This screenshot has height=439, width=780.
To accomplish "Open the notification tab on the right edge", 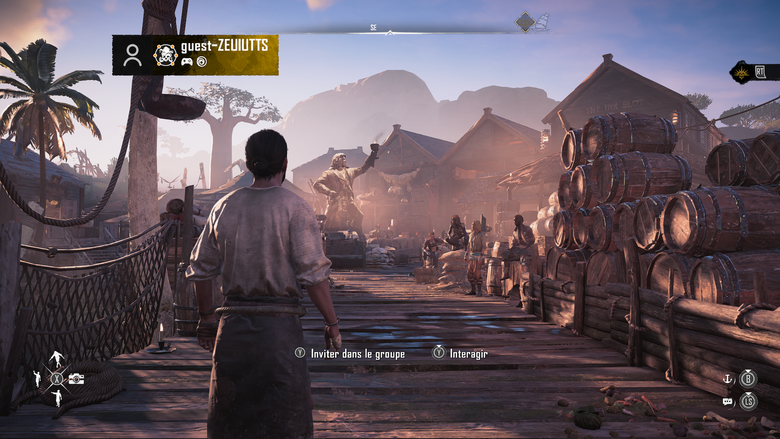I will coord(755,72).
